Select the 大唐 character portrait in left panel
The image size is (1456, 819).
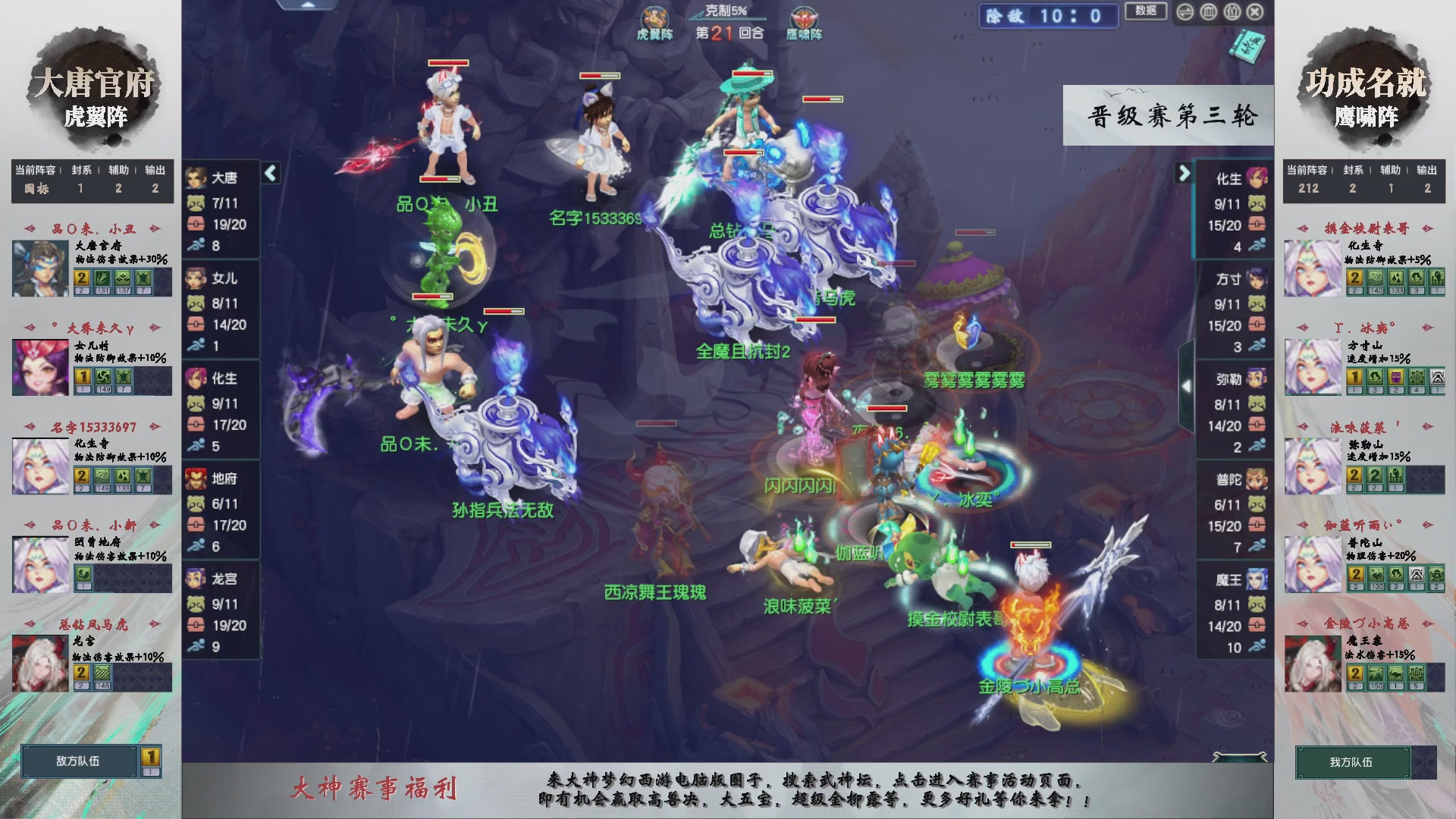(196, 177)
